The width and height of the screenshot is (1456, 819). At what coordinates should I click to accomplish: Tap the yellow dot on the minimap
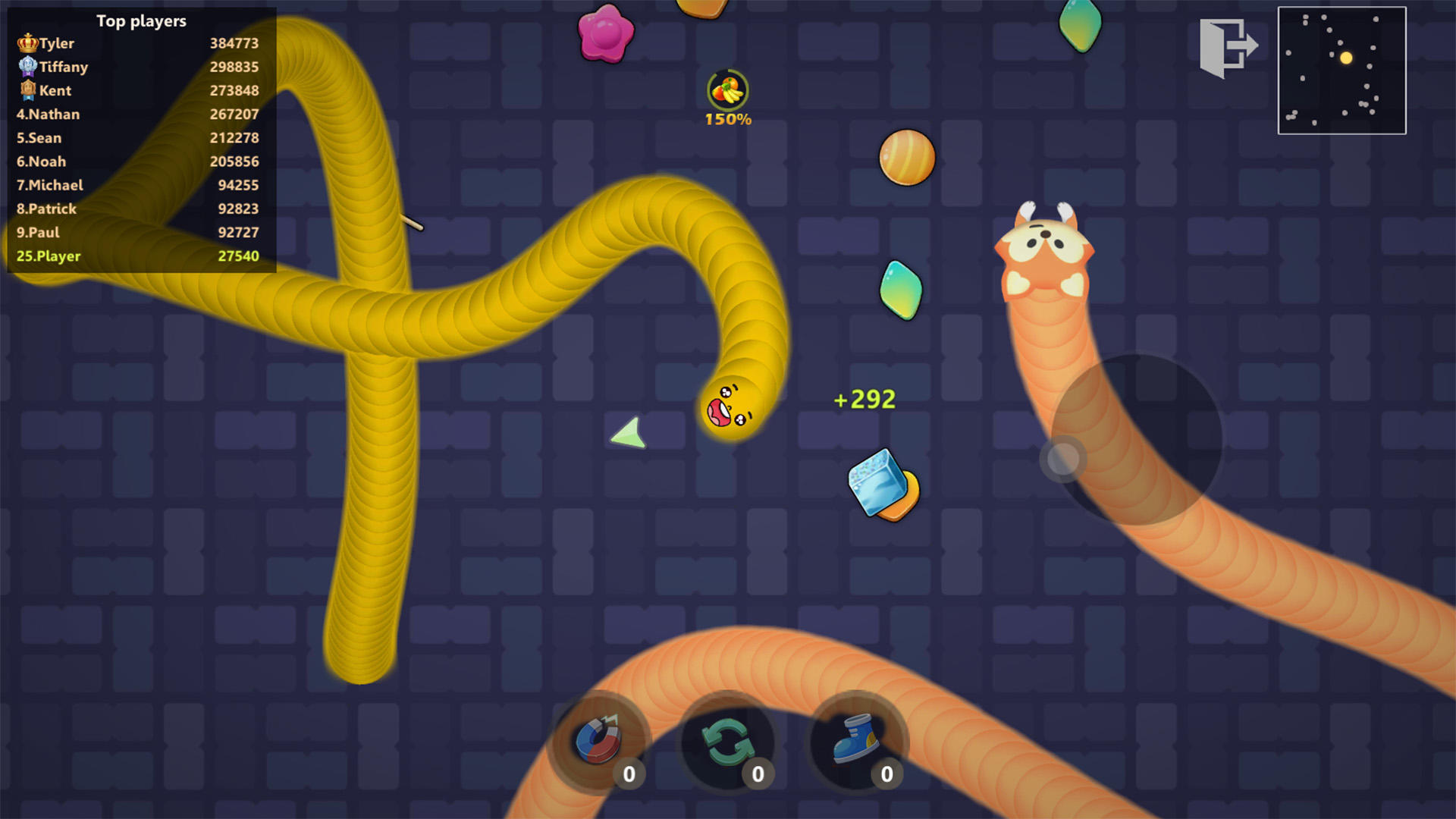(1347, 58)
